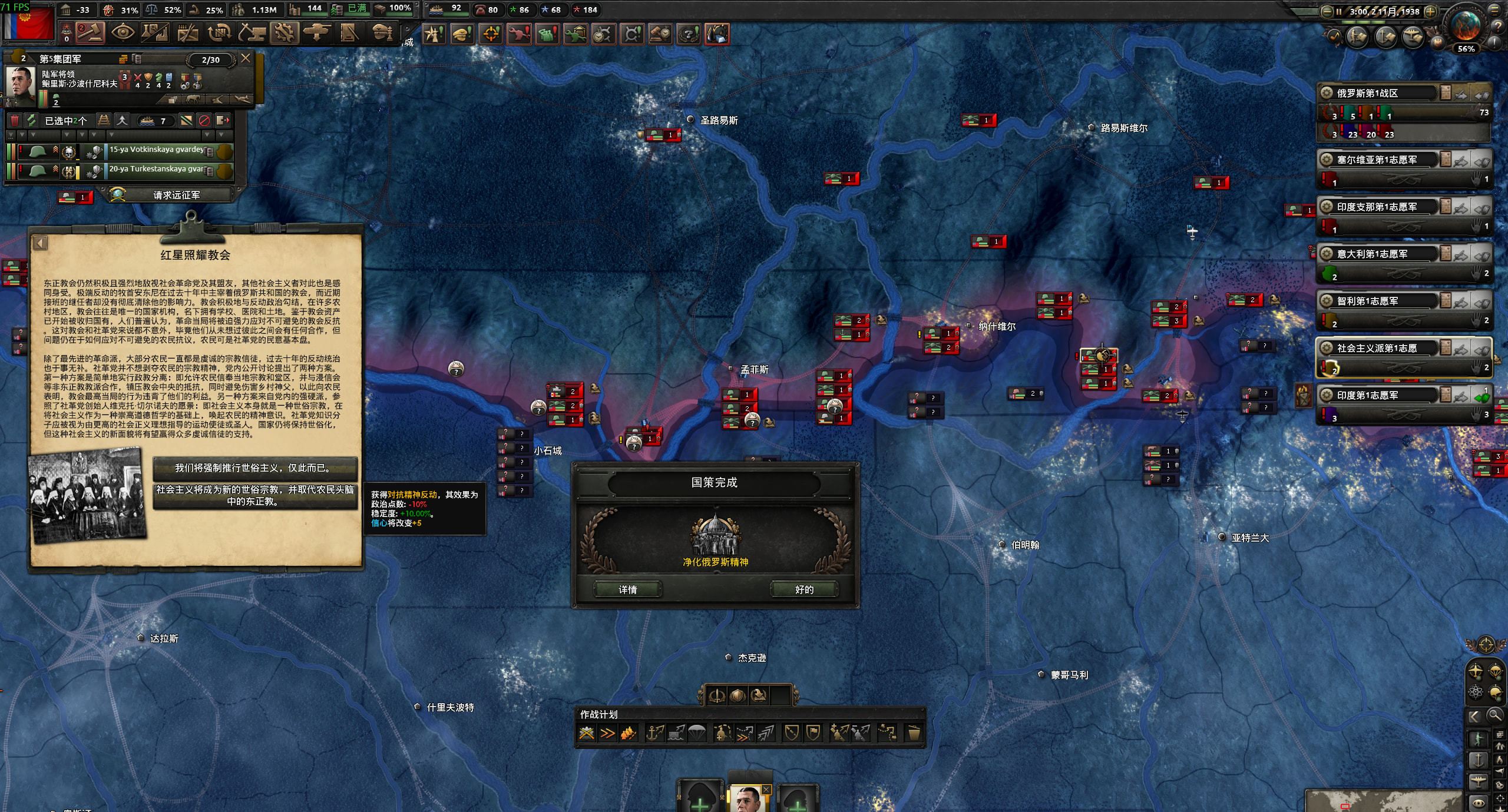Open decisions with the gavel icon

[90, 33]
